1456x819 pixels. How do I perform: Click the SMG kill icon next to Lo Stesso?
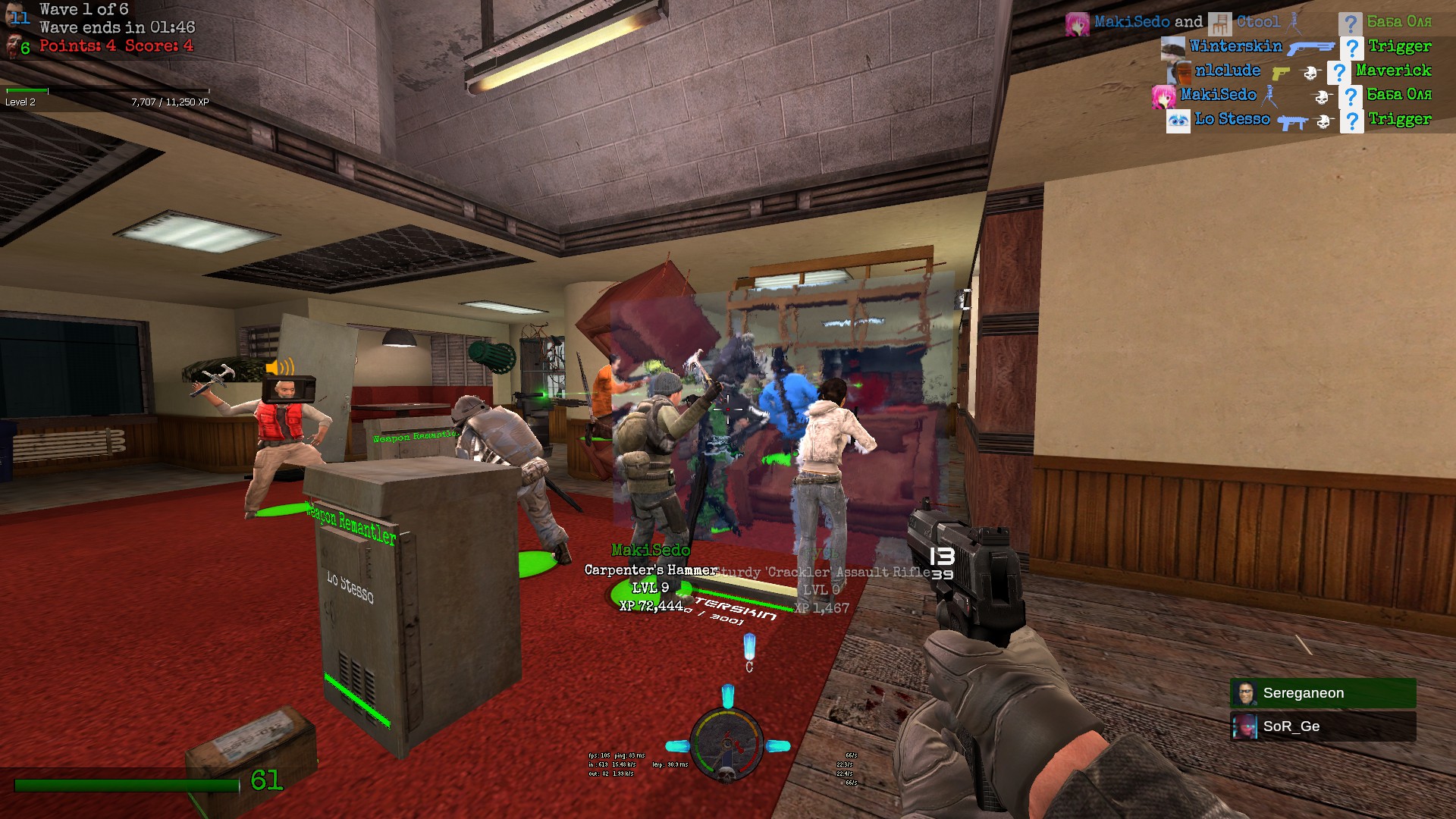pos(1291,122)
